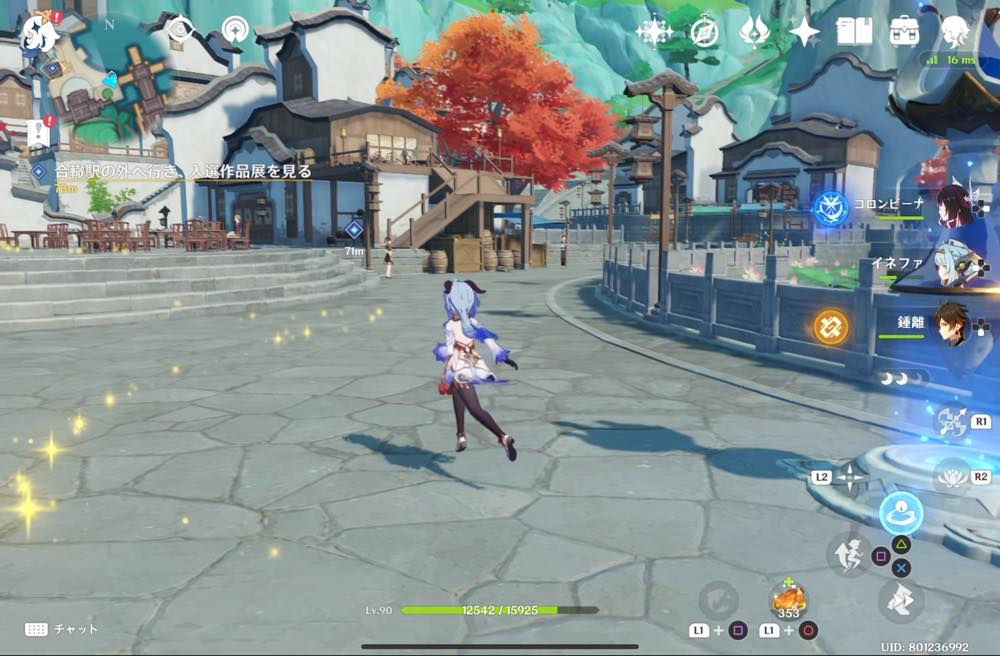Open the cluster-of-stars icon in top bar
Screen dimensions: 1000x656
point(654,32)
